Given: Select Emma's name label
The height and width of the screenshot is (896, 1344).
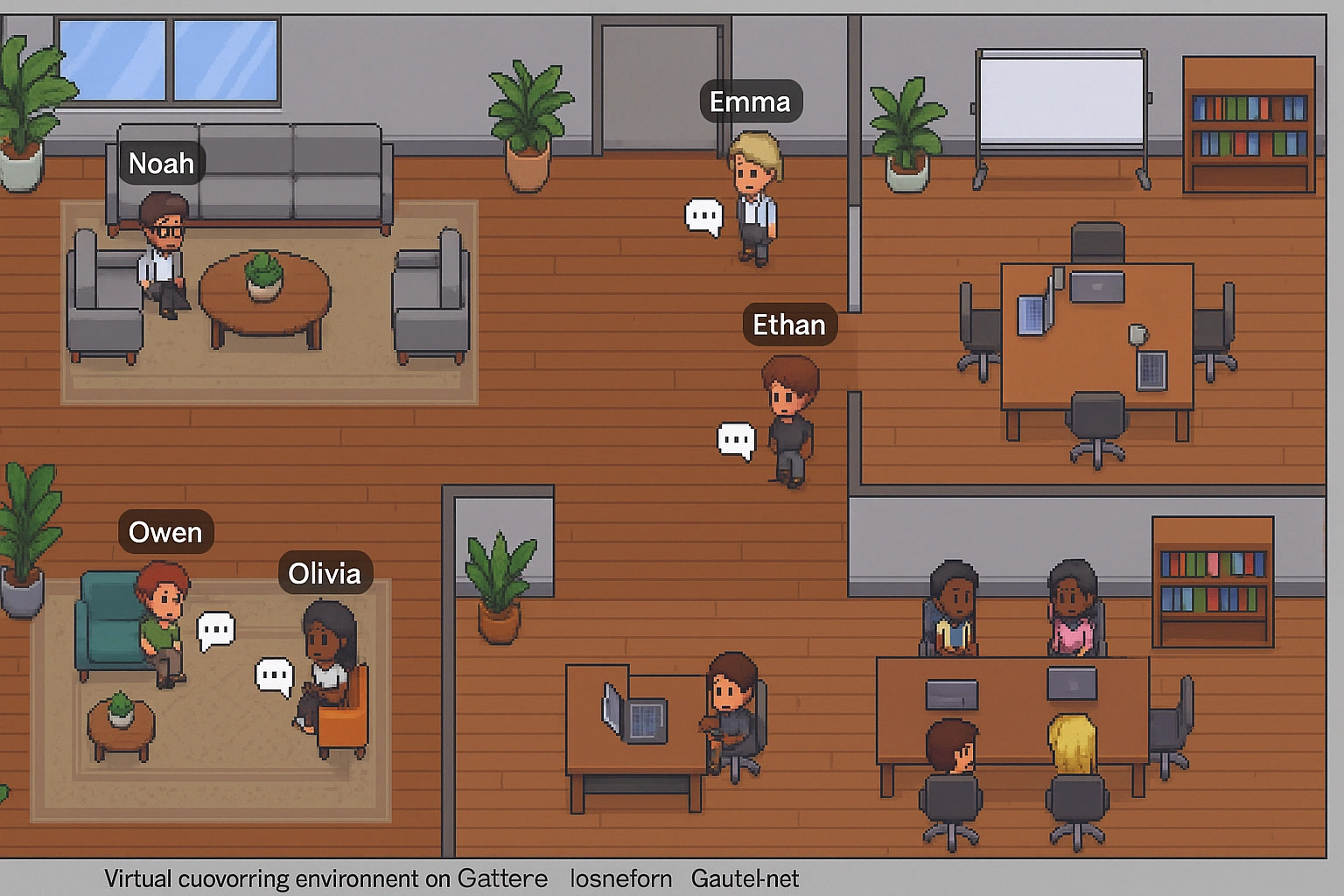Looking at the screenshot, I should point(750,101).
